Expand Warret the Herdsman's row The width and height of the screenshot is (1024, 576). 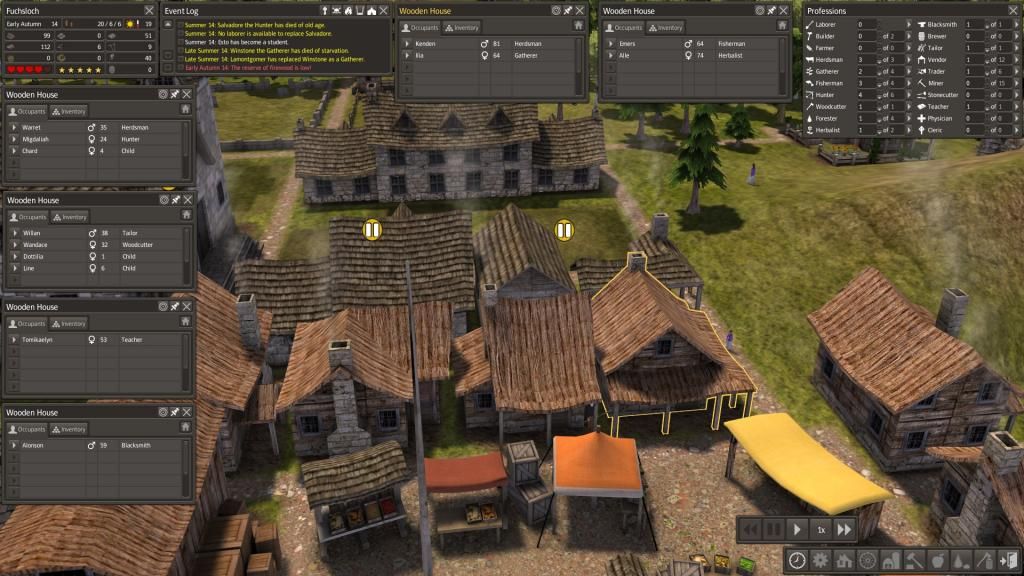(14, 128)
